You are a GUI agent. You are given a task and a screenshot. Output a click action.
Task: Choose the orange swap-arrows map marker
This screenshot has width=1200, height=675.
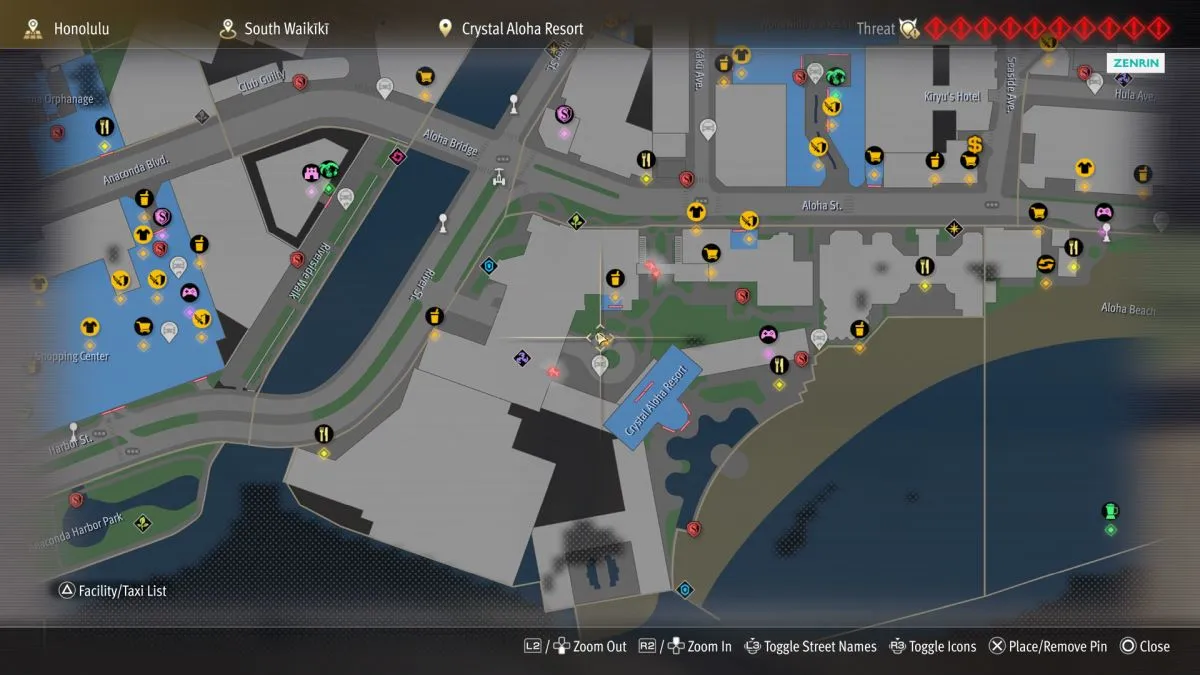(1046, 264)
